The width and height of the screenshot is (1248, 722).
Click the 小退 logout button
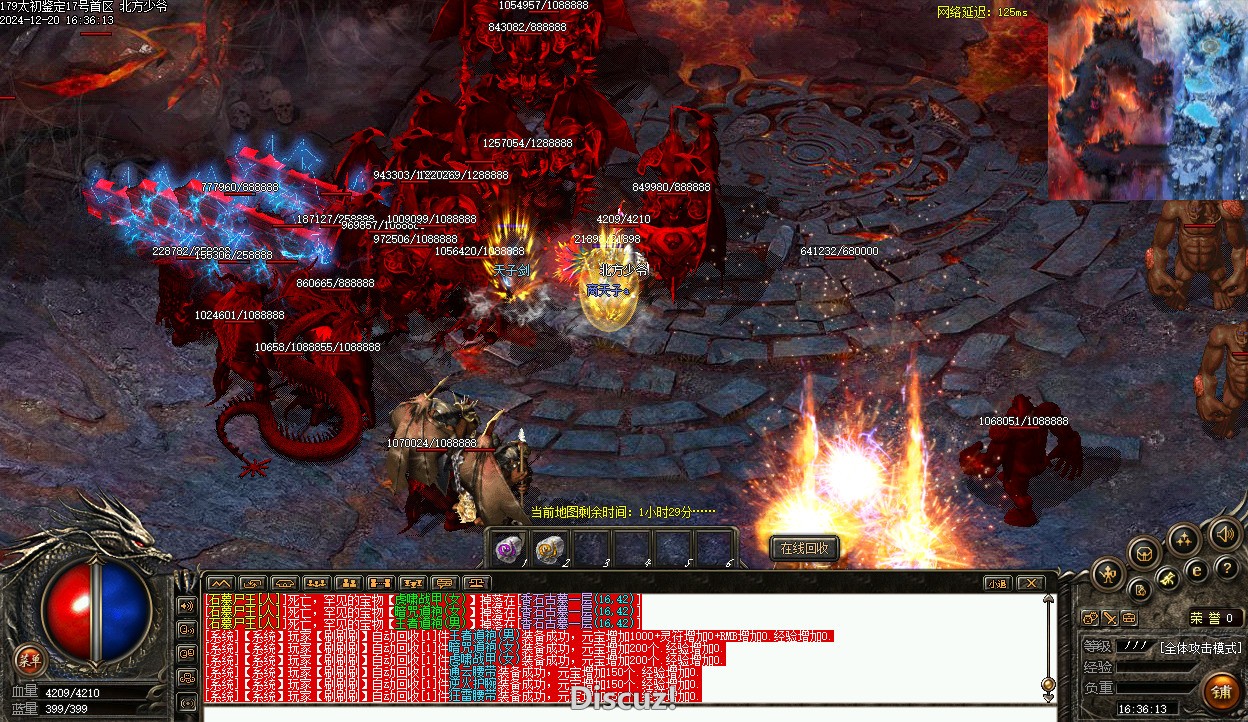tap(997, 583)
